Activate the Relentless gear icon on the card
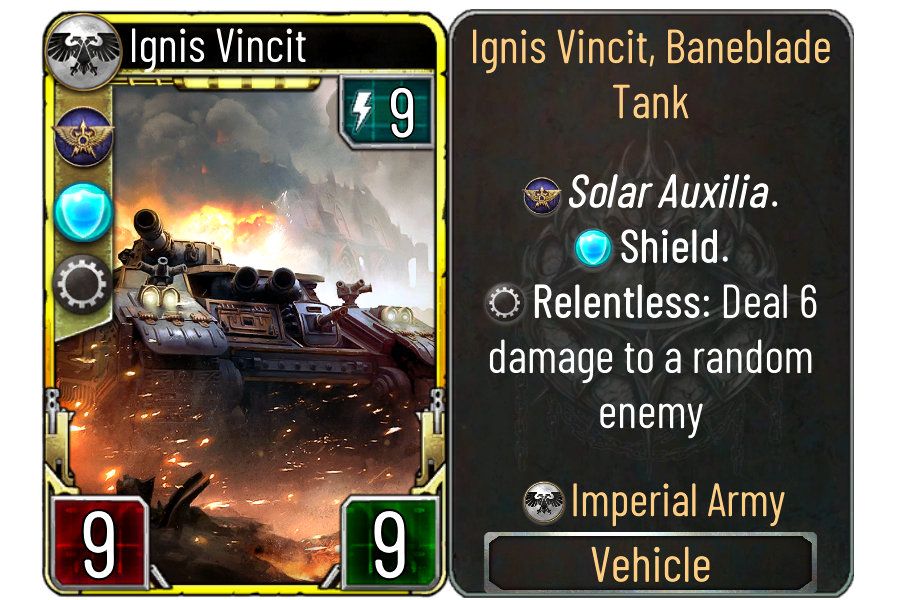900x600 pixels. (84, 284)
